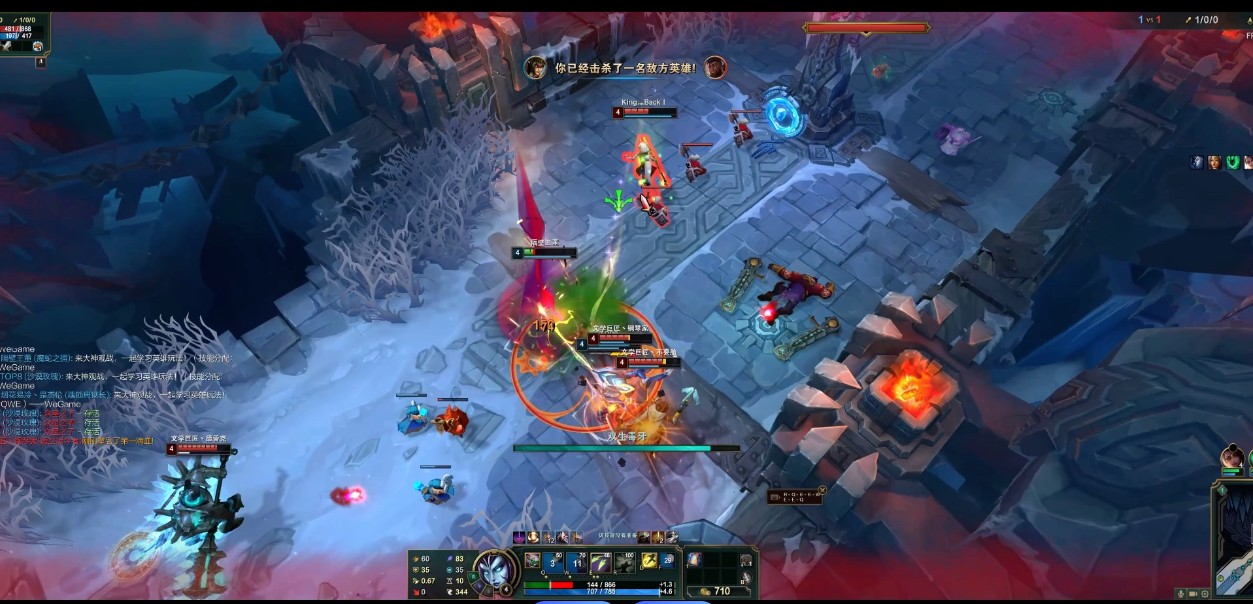1253x604 pixels.
Task: Use the yellow Flash summoner spell
Action: pos(648,561)
